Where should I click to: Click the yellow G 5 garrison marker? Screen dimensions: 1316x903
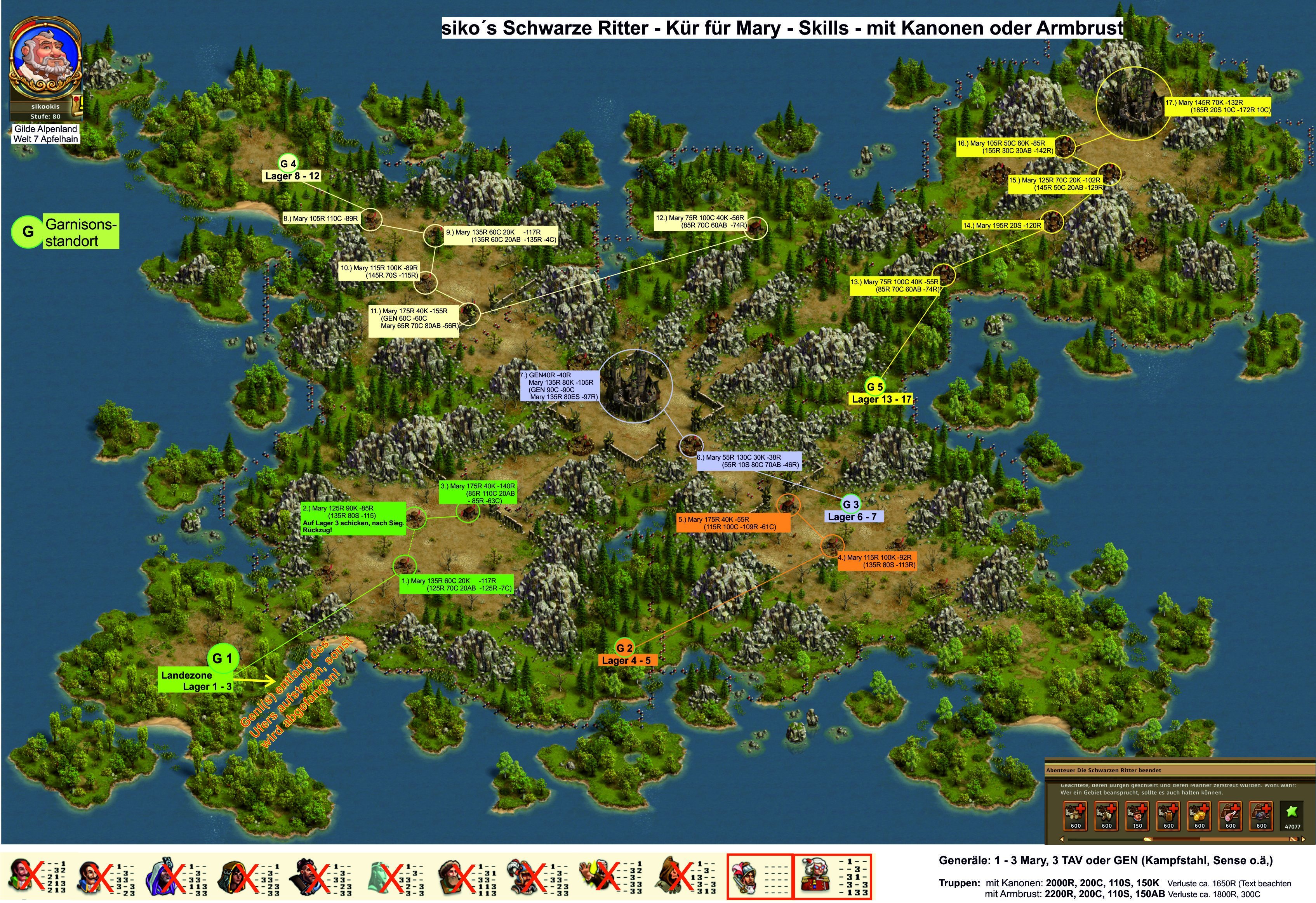874,387
